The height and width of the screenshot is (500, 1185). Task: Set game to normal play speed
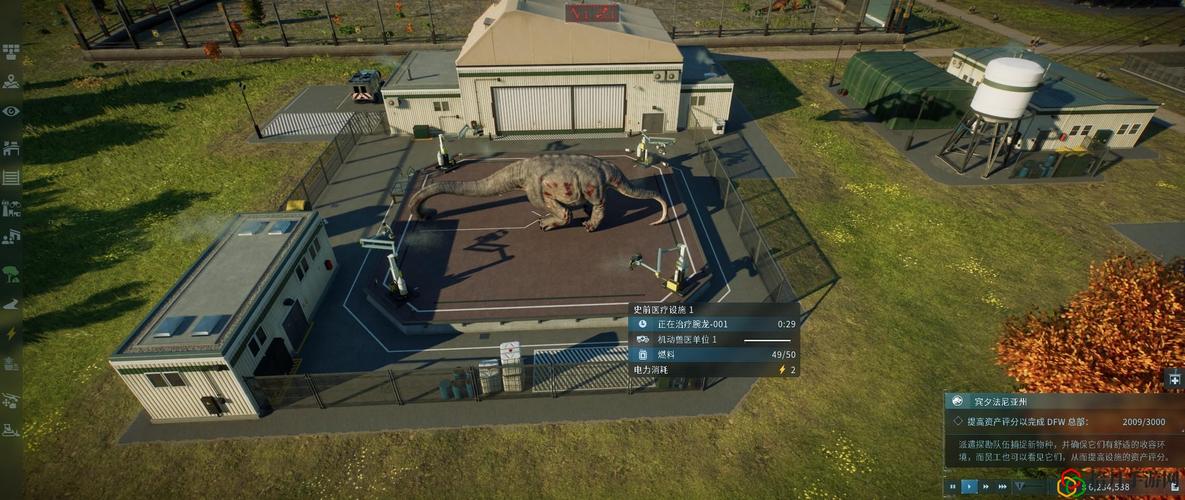pyautogui.click(x=970, y=487)
